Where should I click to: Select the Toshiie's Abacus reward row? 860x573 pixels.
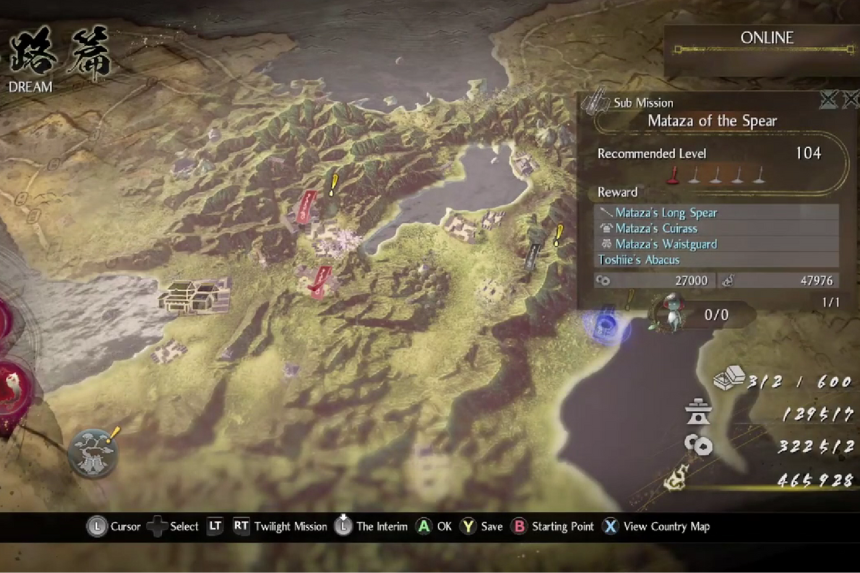tap(639, 260)
